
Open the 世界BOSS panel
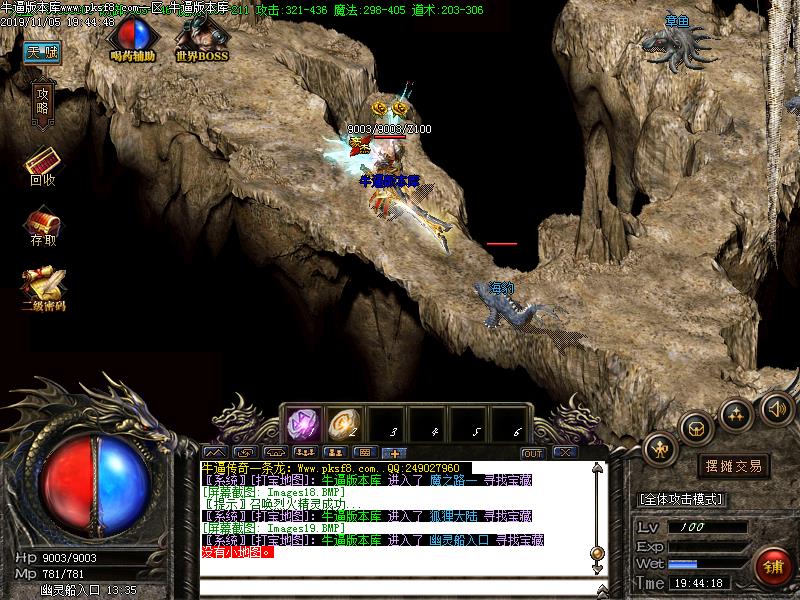click(201, 38)
